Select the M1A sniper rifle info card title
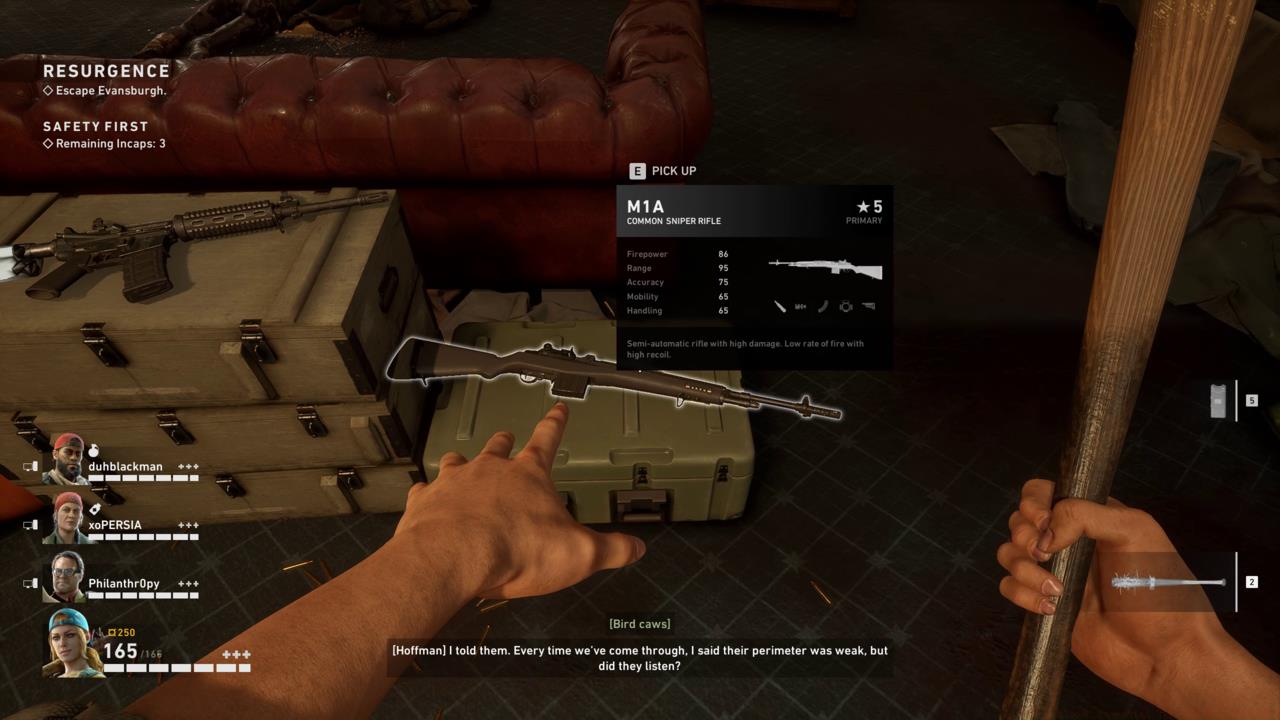The width and height of the screenshot is (1280, 720). click(x=645, y=207)
